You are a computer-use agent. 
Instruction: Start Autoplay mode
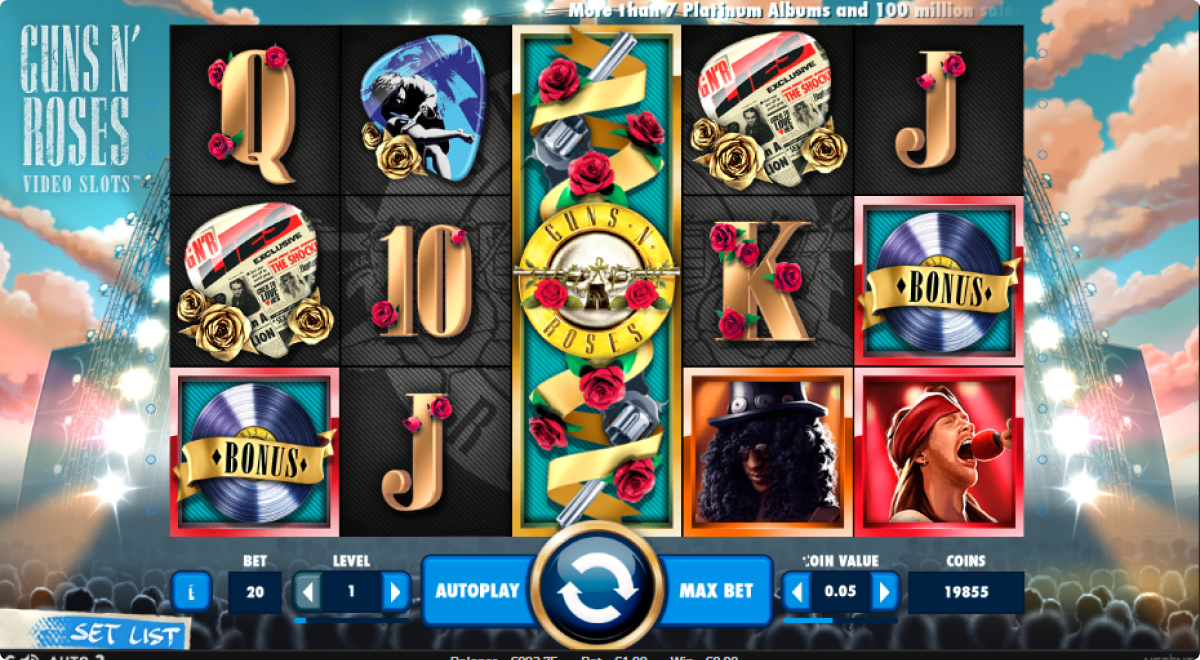(x=477, y=590)
